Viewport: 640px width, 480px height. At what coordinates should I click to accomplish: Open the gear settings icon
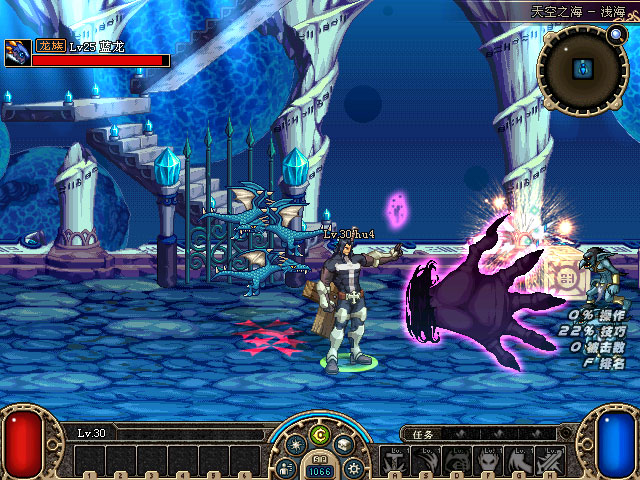pos(352,466)
